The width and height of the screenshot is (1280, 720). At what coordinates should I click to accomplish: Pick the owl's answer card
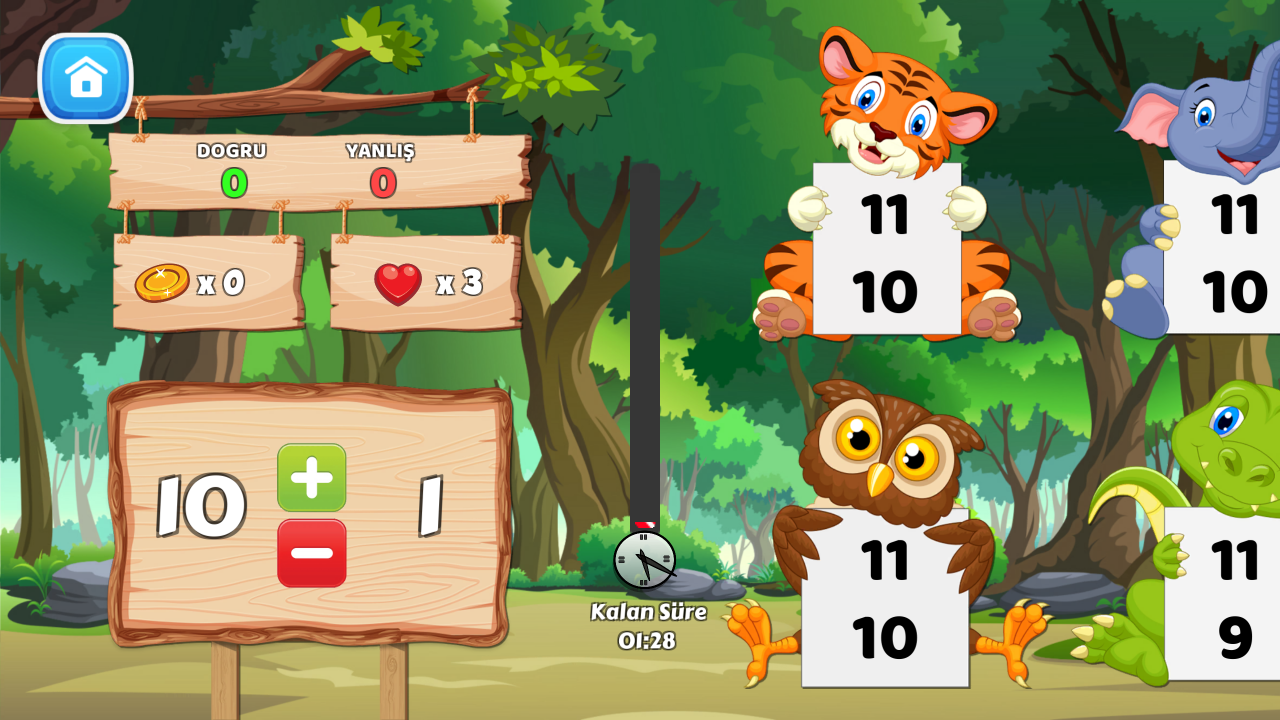[885, 598]
